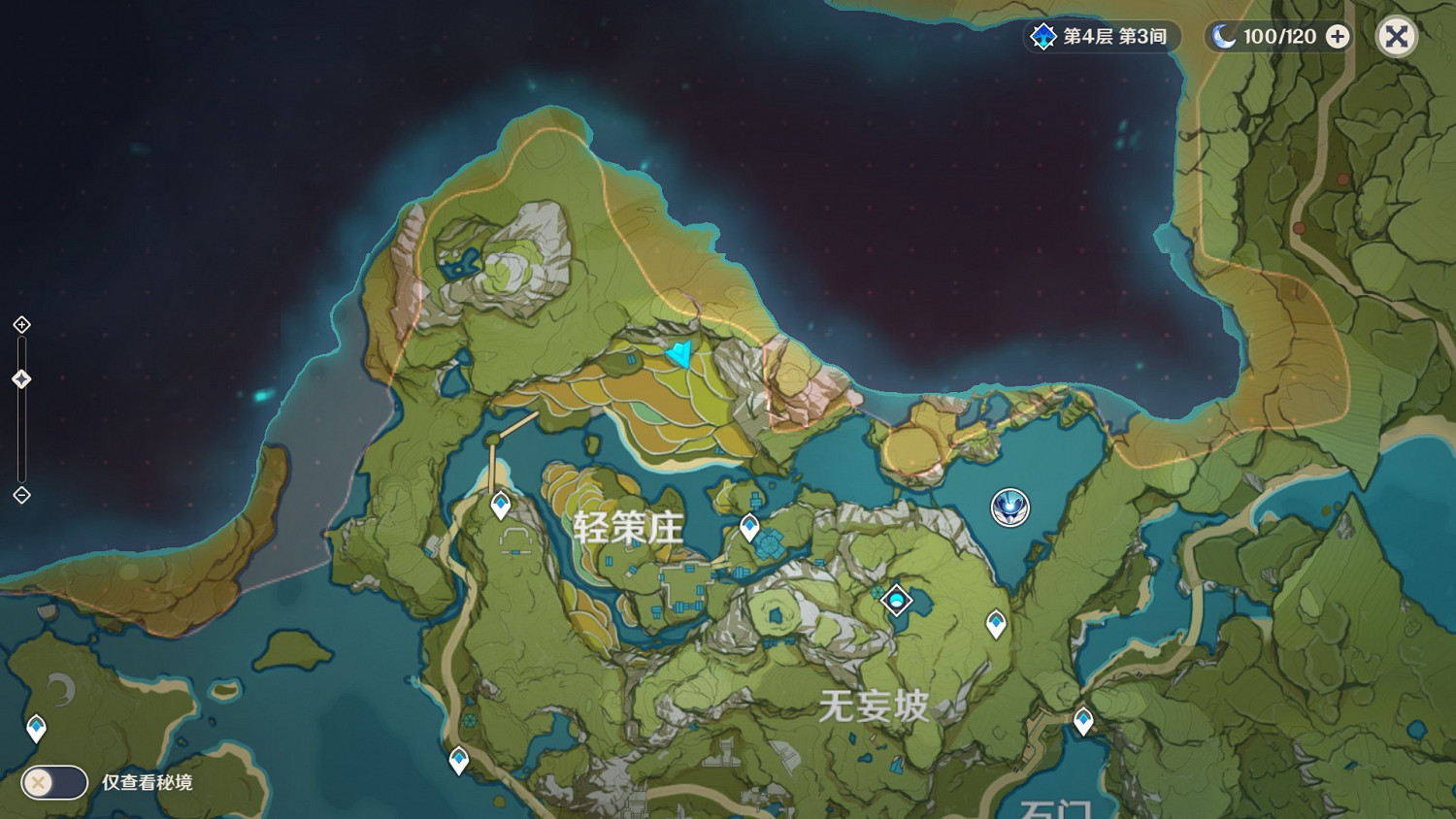Enable domains-only map filtering

coord(53,782)
